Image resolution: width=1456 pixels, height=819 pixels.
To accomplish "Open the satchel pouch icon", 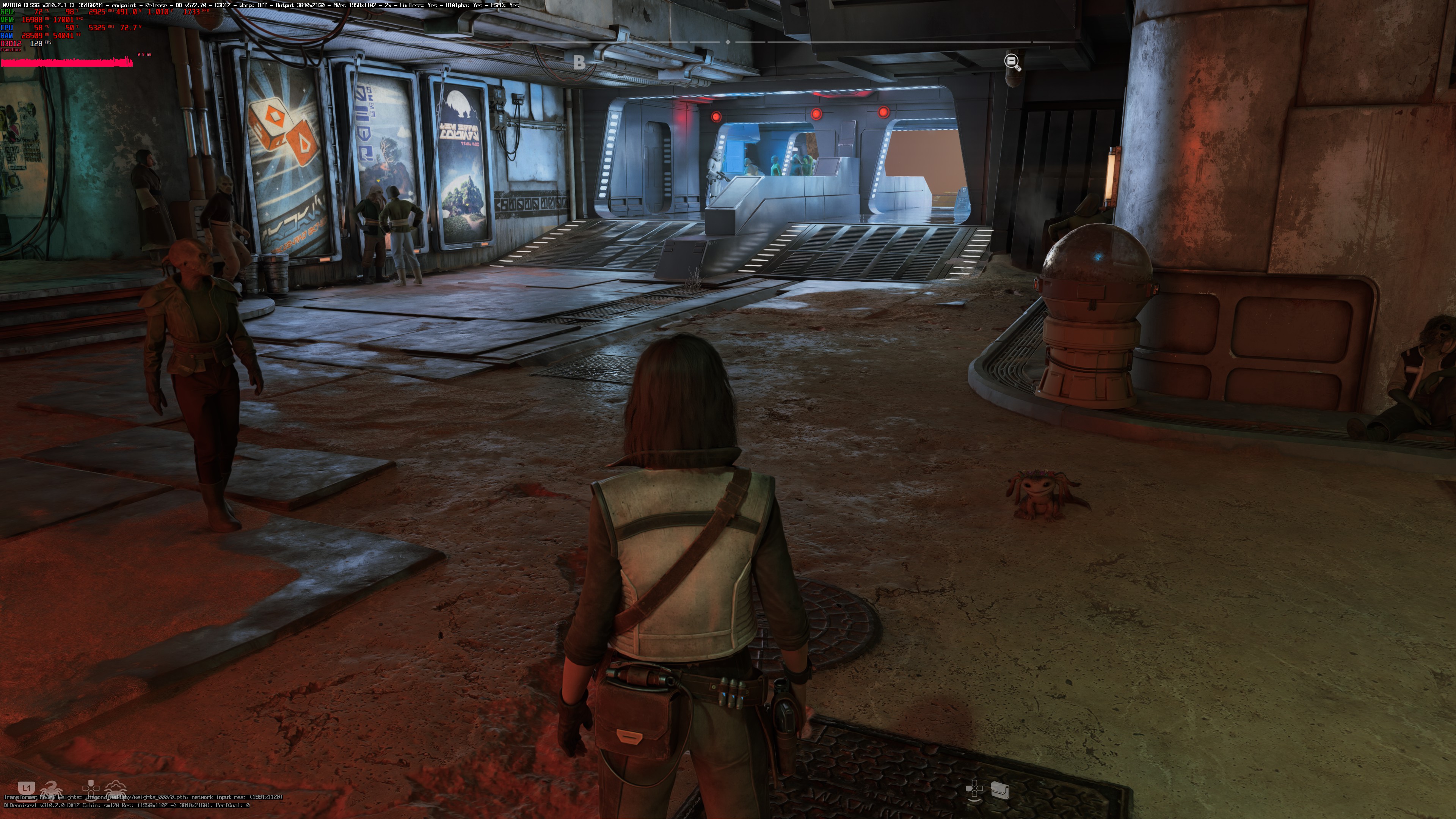I will click(x=1000, y=789).
